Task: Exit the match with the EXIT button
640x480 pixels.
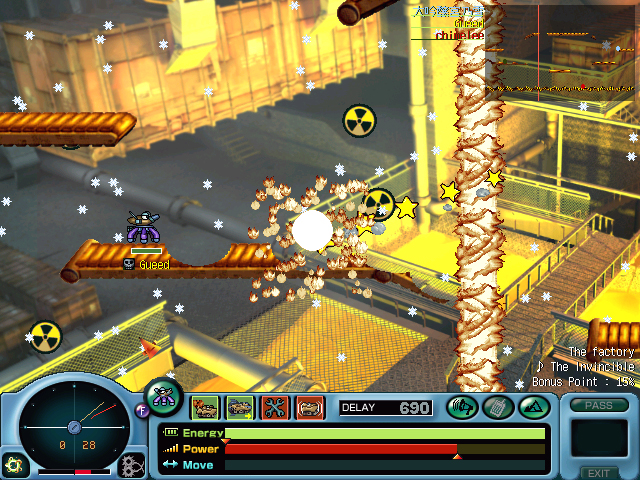Action: click(599, 473)
